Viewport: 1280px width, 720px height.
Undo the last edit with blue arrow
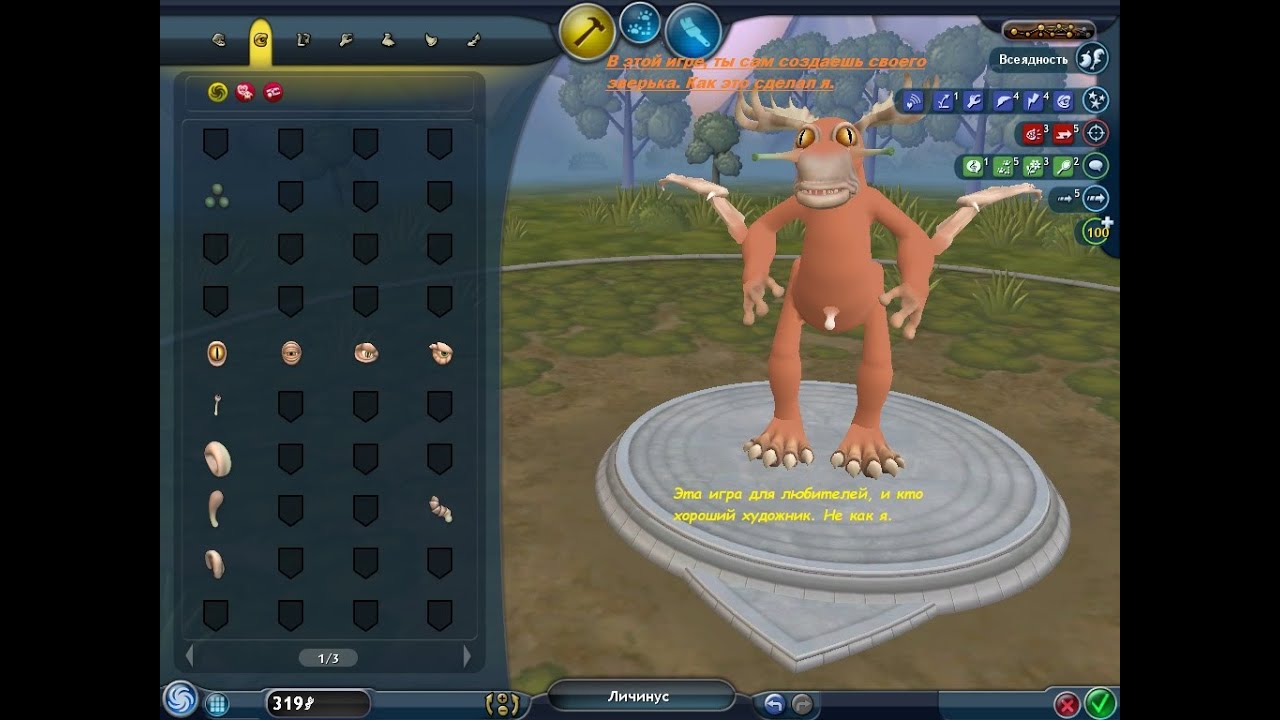tap(773, 704)
